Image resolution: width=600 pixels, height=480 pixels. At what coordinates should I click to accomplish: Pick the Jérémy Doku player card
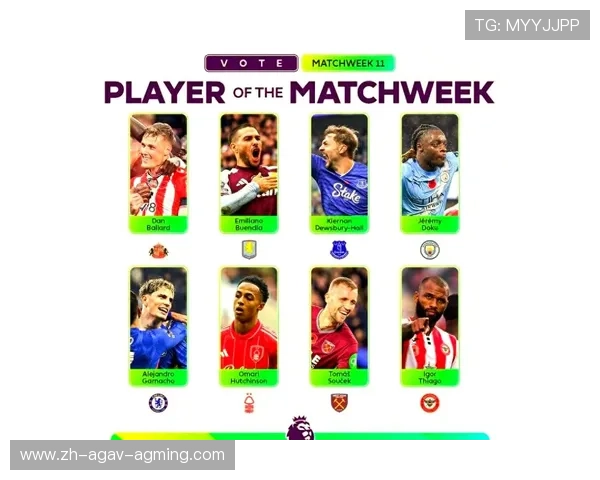click(430, 173)
